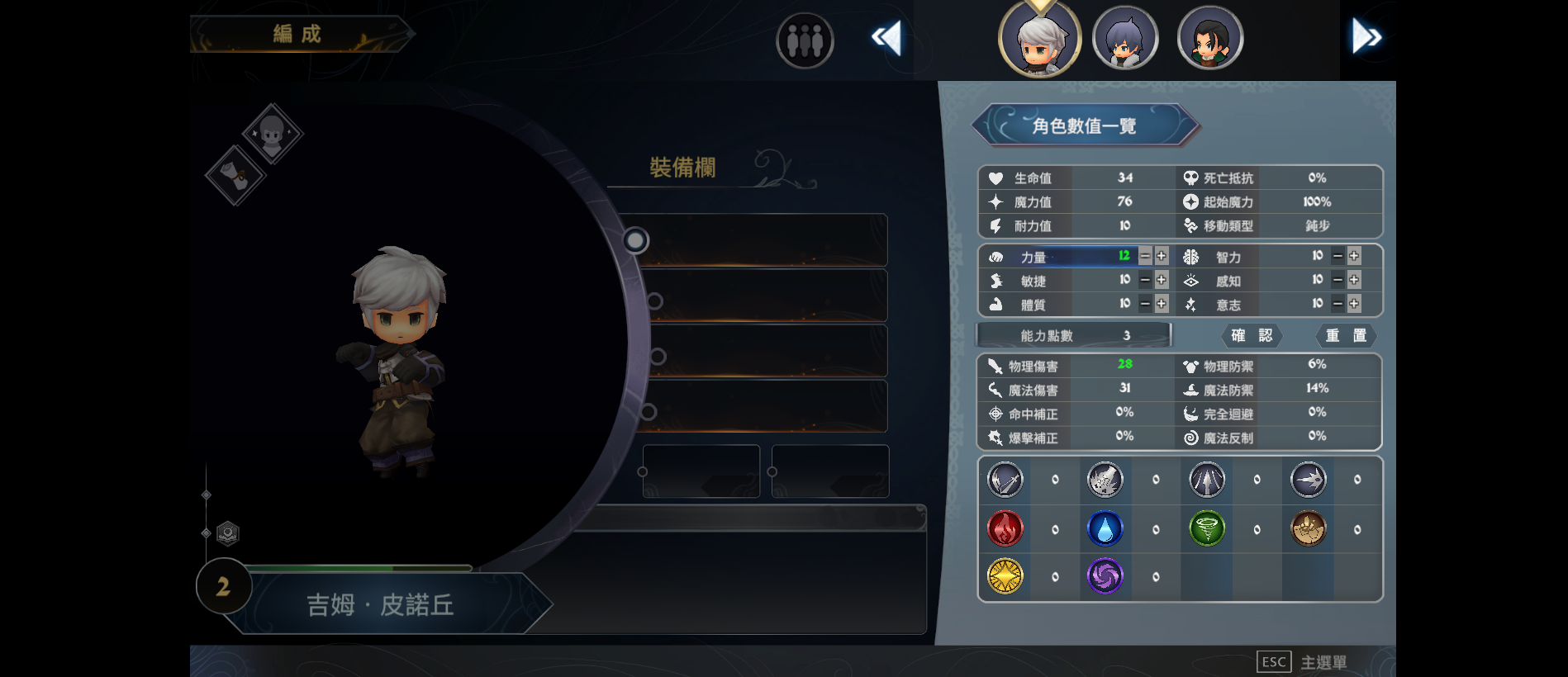Select the fire element affinity icon
This screenshot has width=1568, height=677.
(x=1005, y=529)
